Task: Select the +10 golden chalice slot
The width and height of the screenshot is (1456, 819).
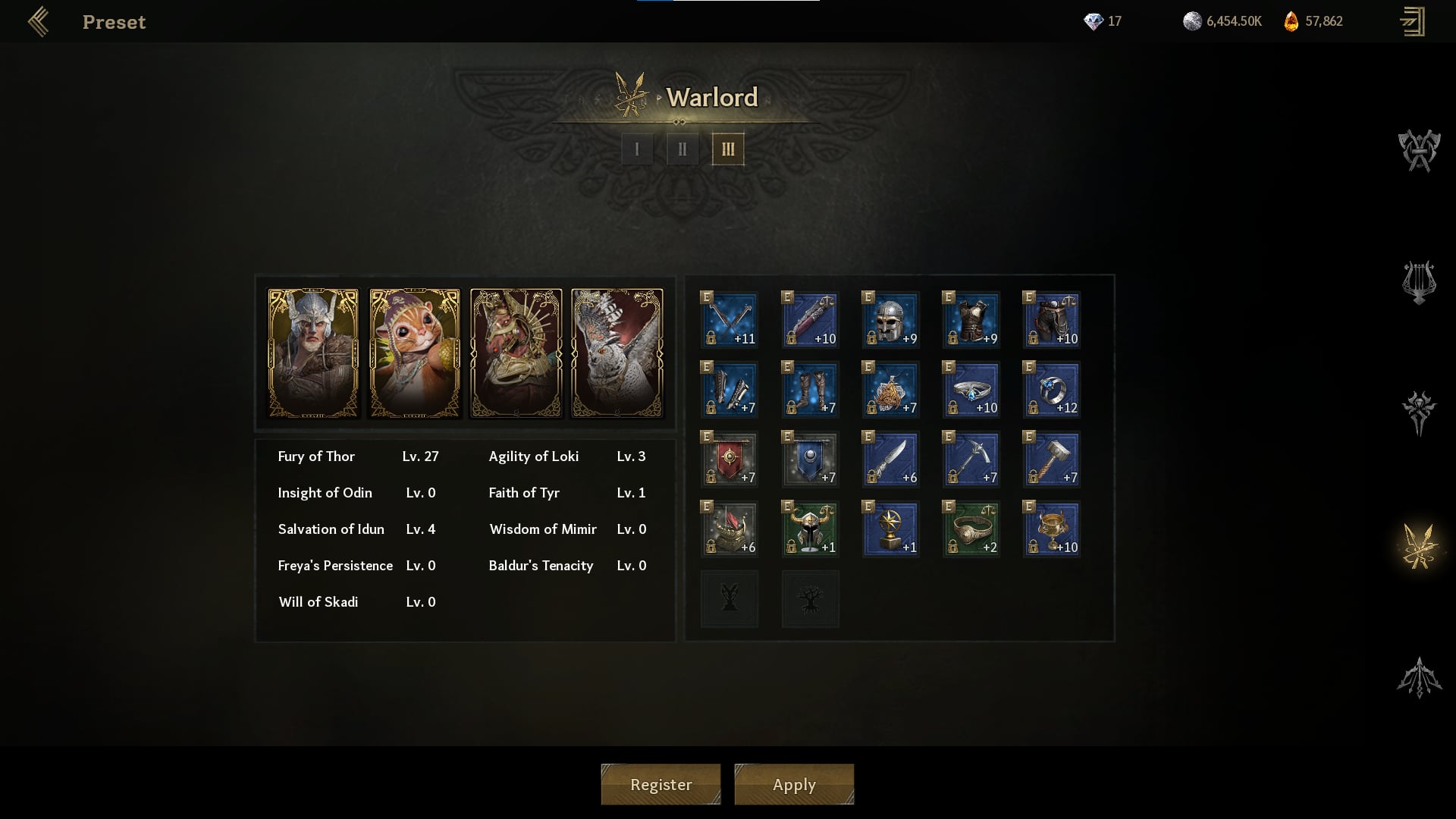Action: click(x=1051, y=529)
